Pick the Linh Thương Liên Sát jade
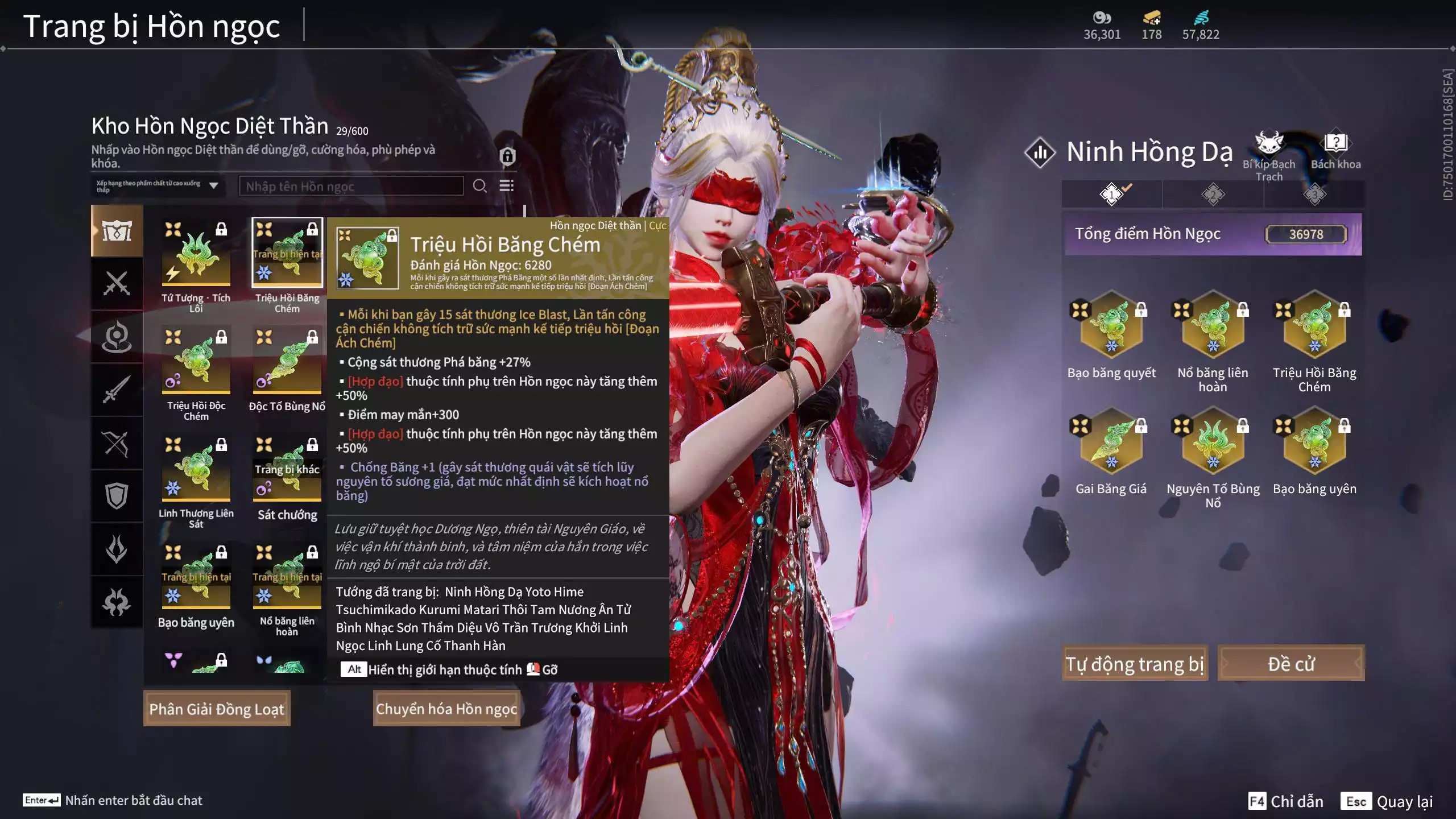This screenshot has height=819, width=1456. (x=196, y=469)
